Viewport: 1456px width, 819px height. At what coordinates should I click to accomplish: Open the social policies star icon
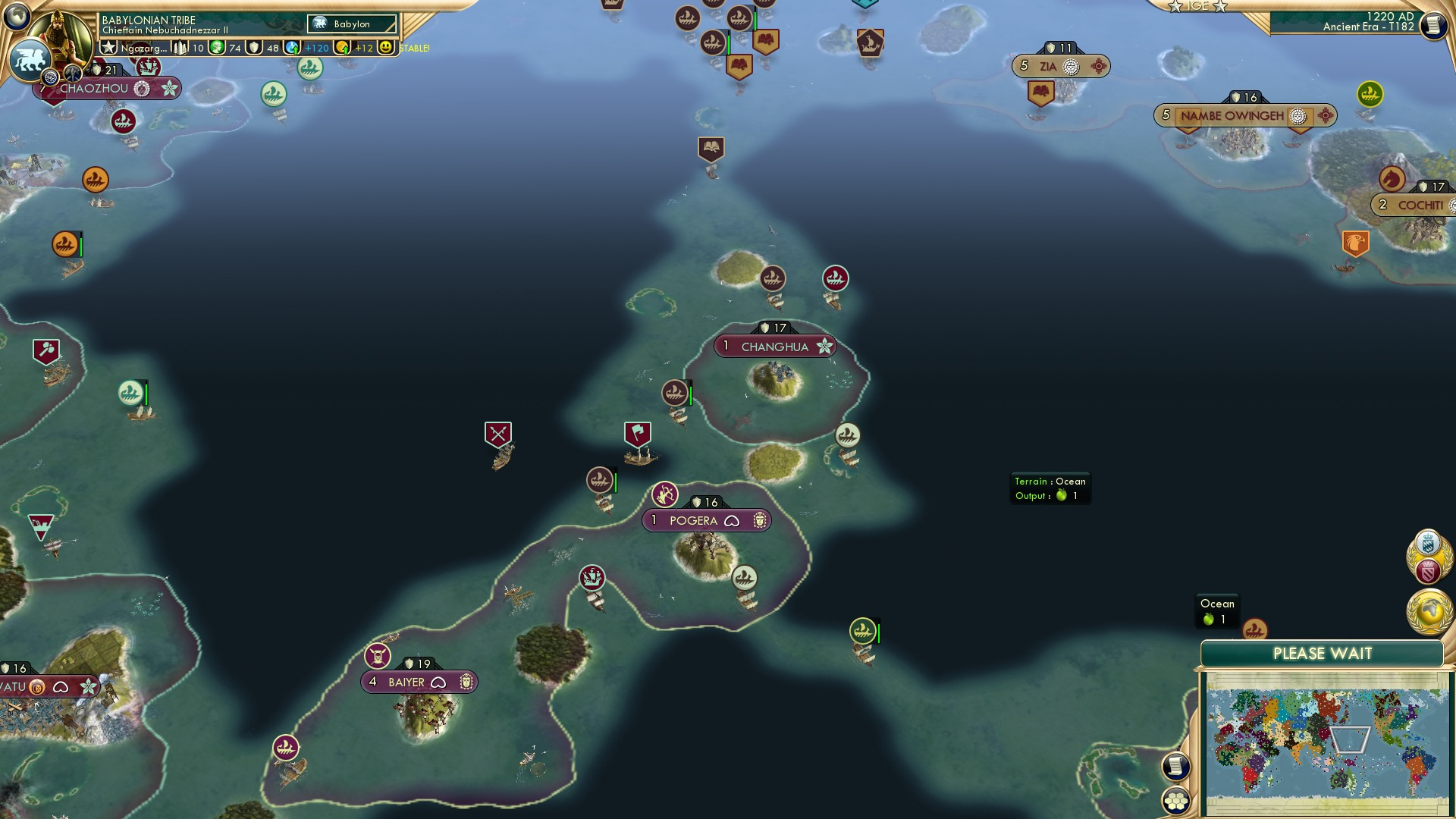coord(109,47)
